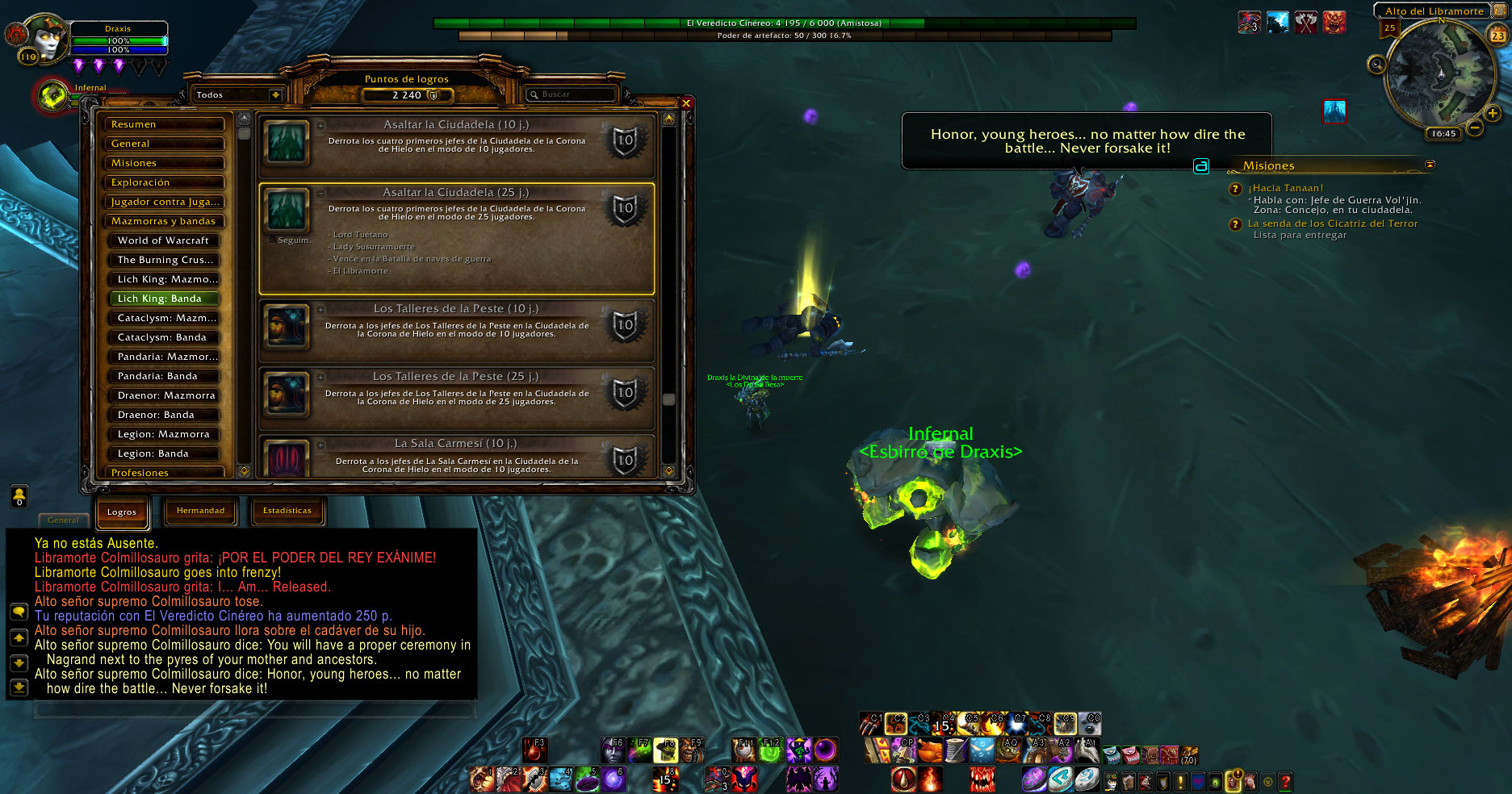Select Mazmorras y bandas category
Viewport: 1512px width, 794px height.
pyautogui.click(x=165, y=221)
